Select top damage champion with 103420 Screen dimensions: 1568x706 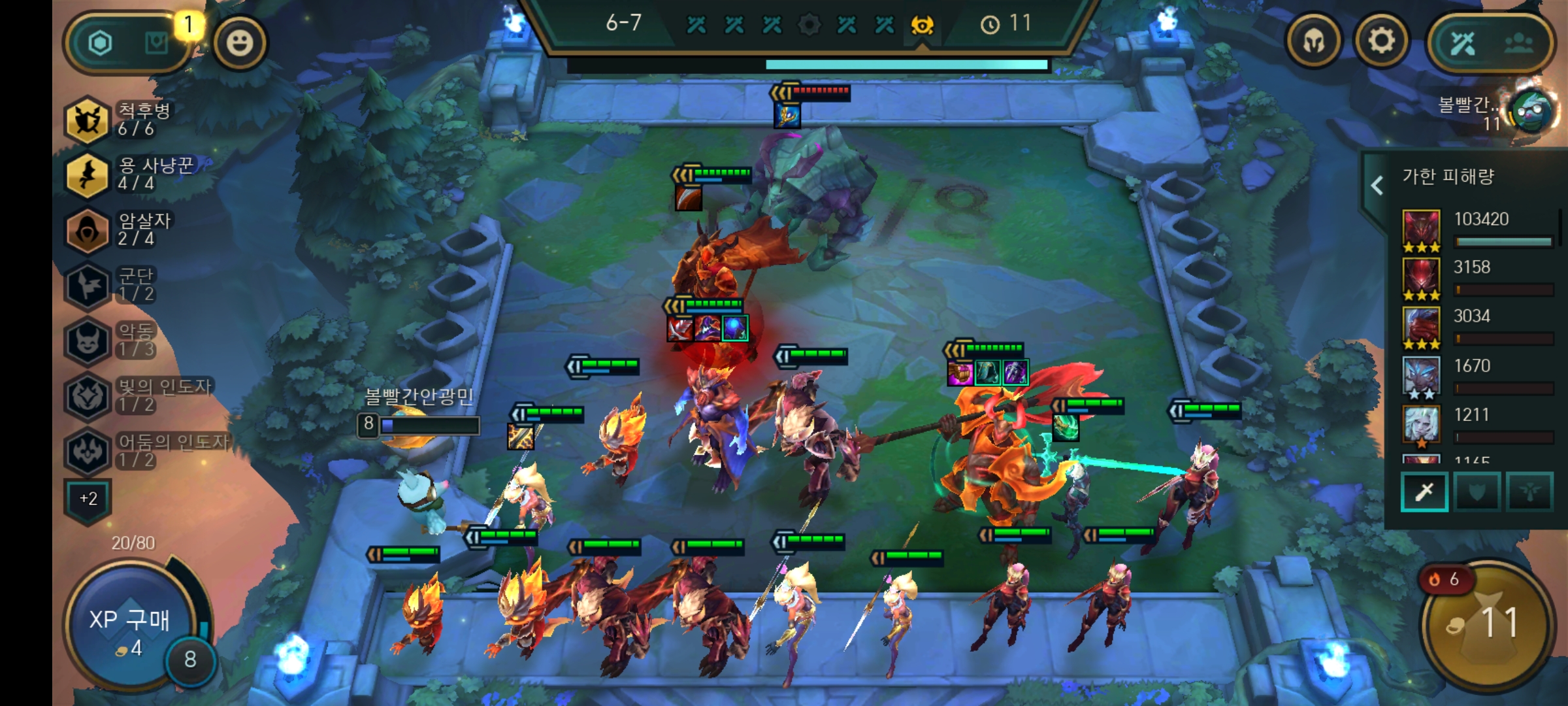pyautogui.click(x=1422, y=230)
